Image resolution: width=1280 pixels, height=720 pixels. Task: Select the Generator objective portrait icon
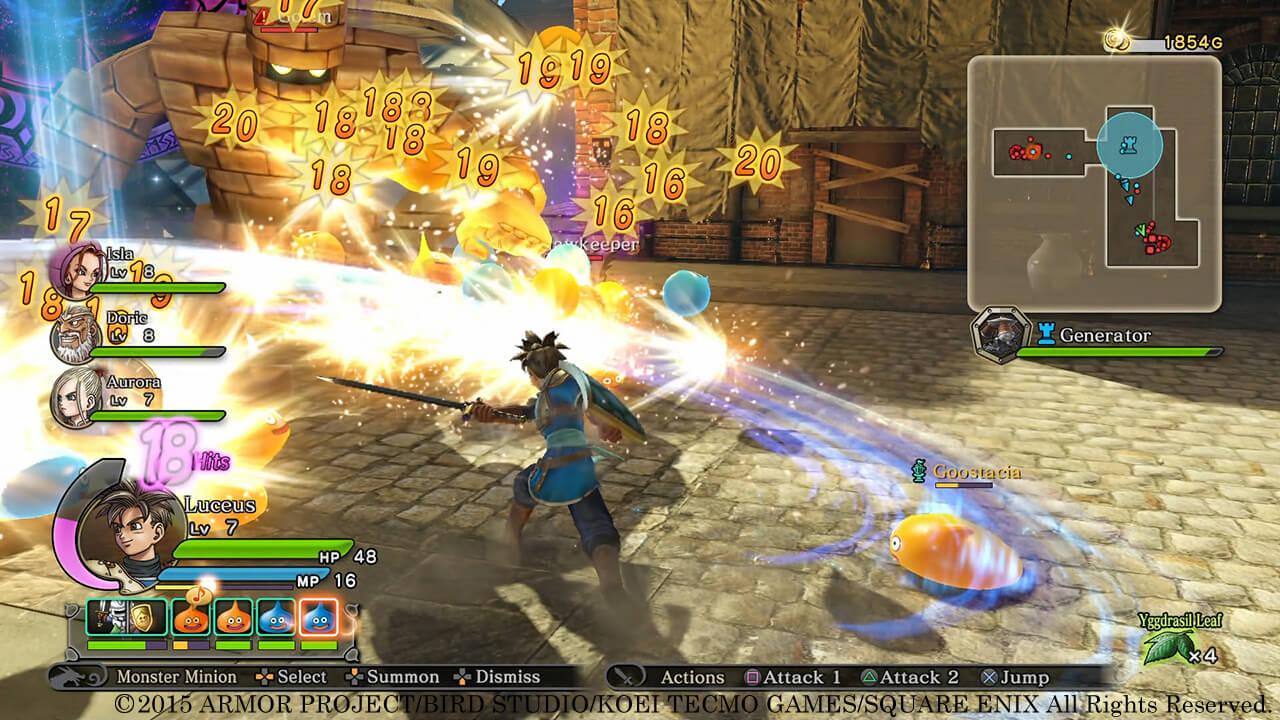click(x=1002, y=336)
